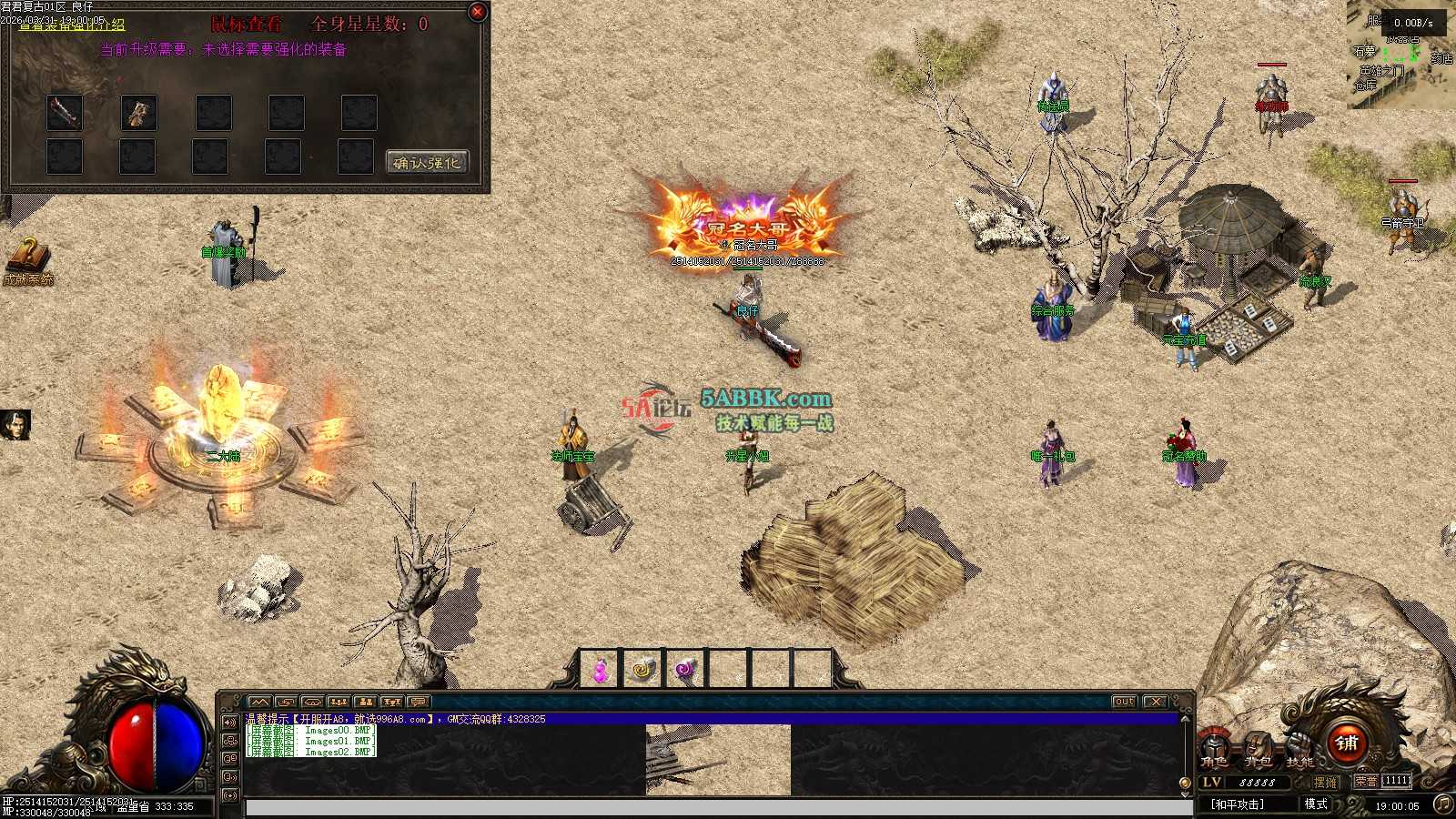Select the sword weapon slot for enhancement

pyautogui.click(x=65, y=112)
